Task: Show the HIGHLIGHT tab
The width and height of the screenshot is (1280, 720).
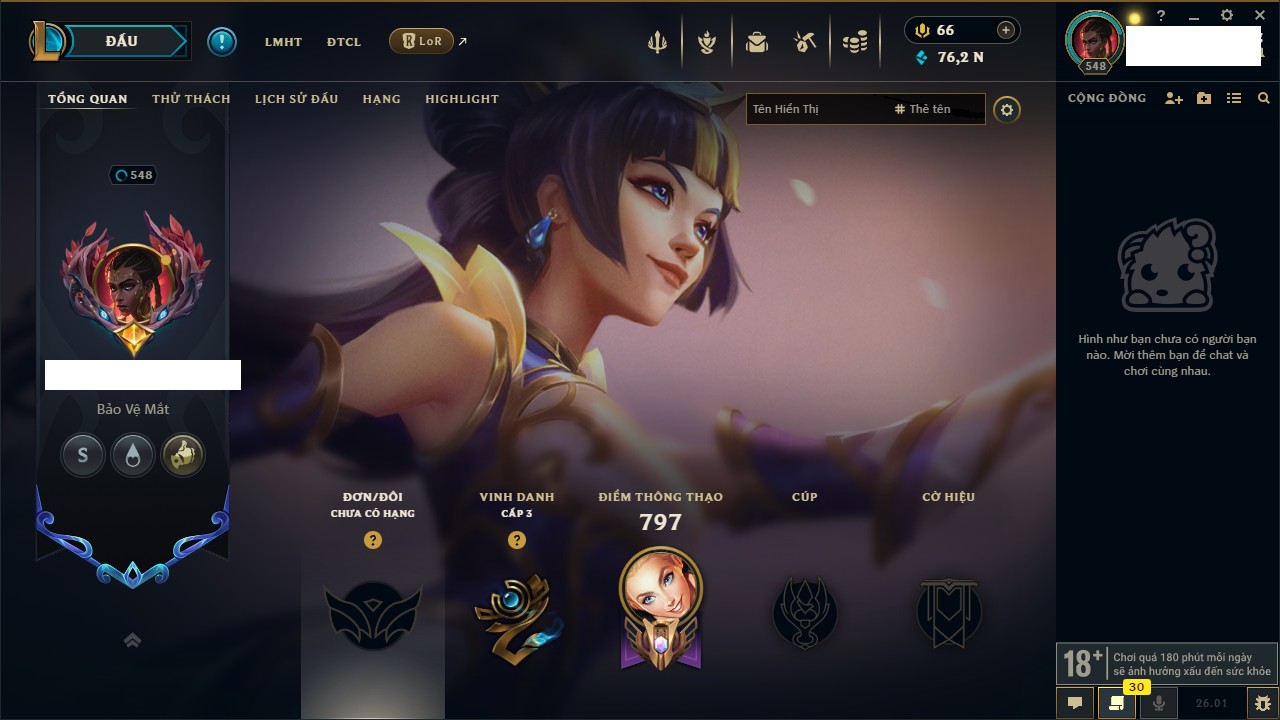Action: point(461,99)
